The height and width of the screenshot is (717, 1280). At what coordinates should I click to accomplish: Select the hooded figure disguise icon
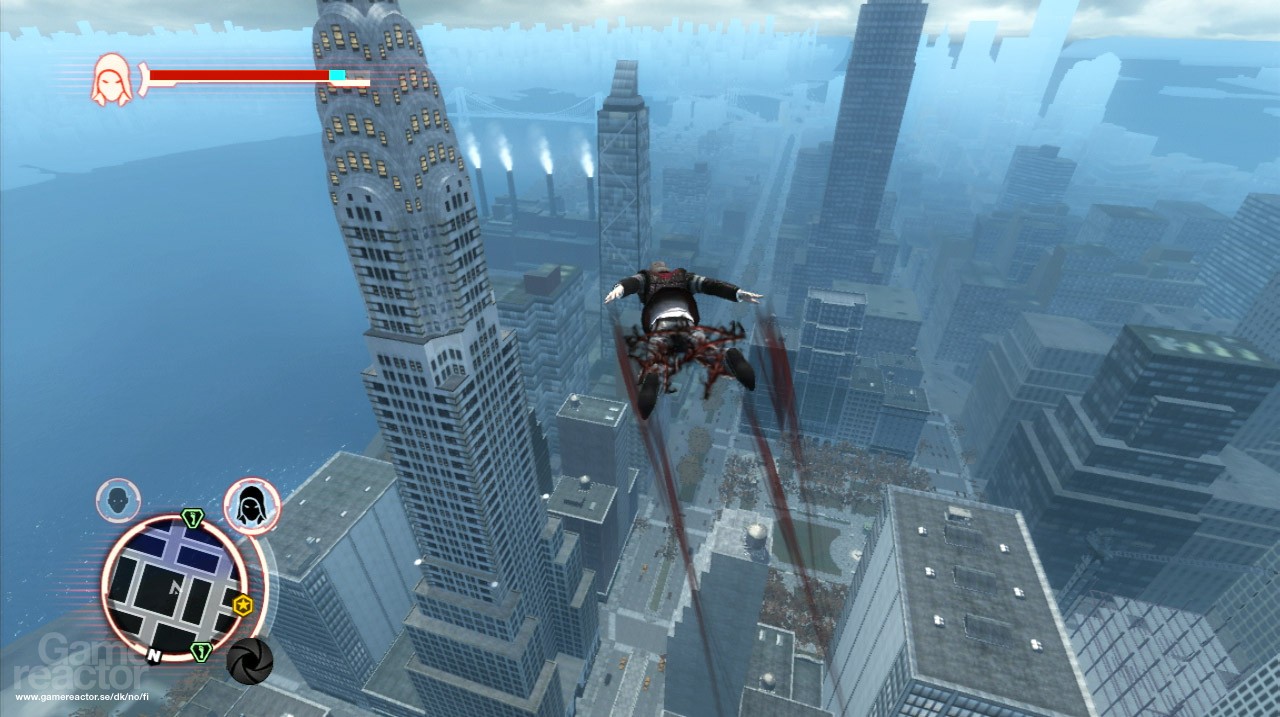click(251, 506)
